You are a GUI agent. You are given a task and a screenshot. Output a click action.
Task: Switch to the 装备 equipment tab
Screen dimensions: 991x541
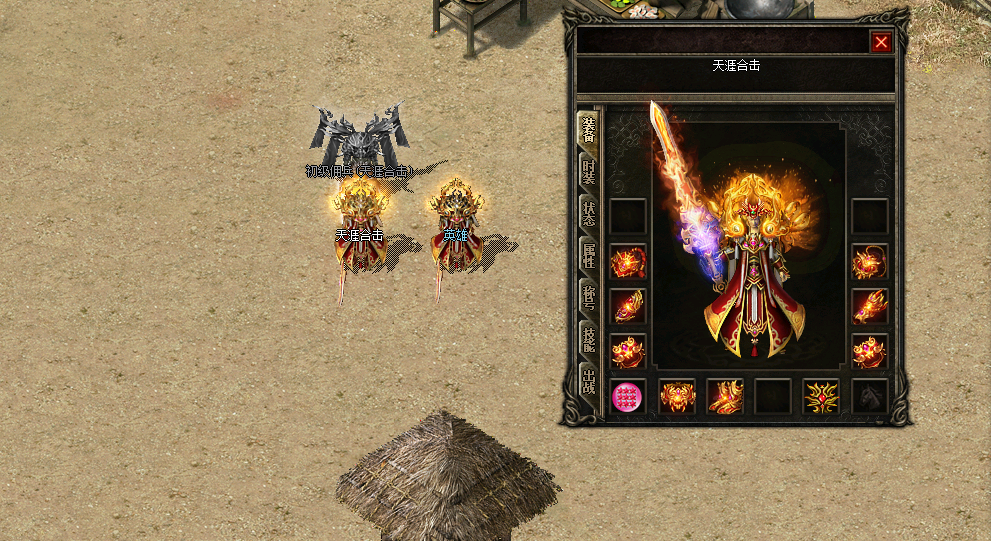[588, 130]
